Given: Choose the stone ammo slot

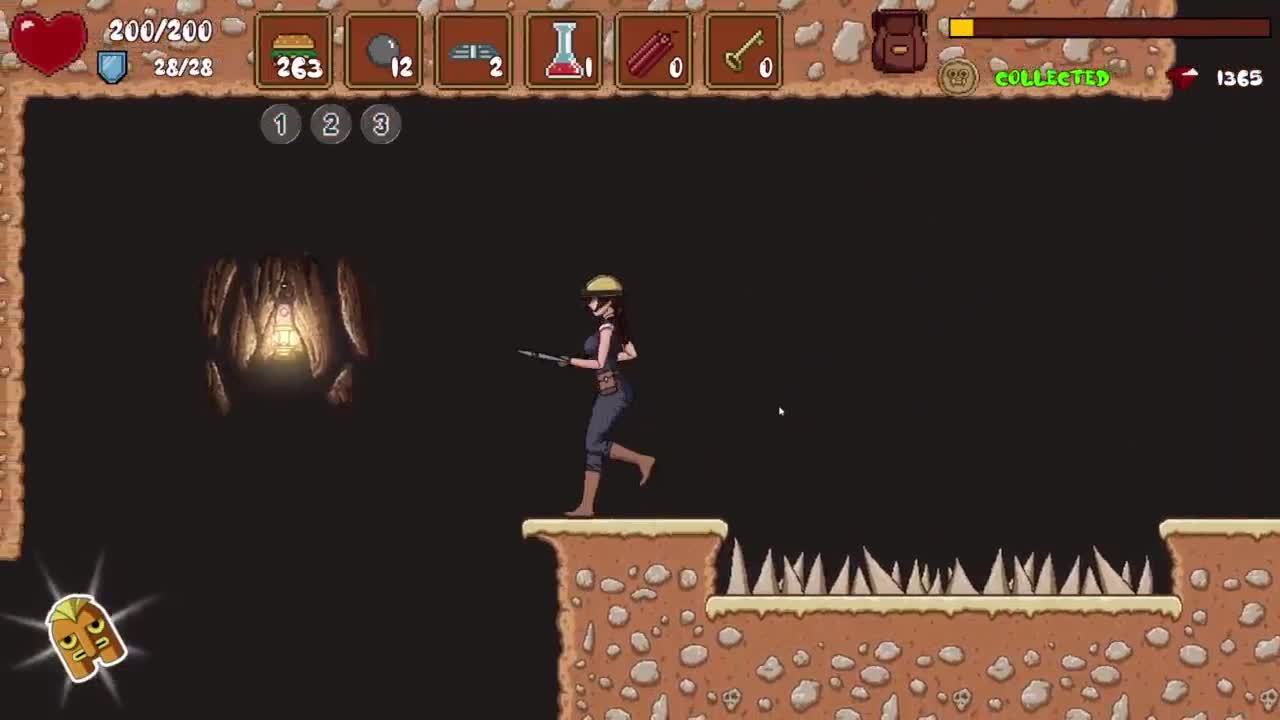Looking at the screenshot, I should click(x=384, y=51).
